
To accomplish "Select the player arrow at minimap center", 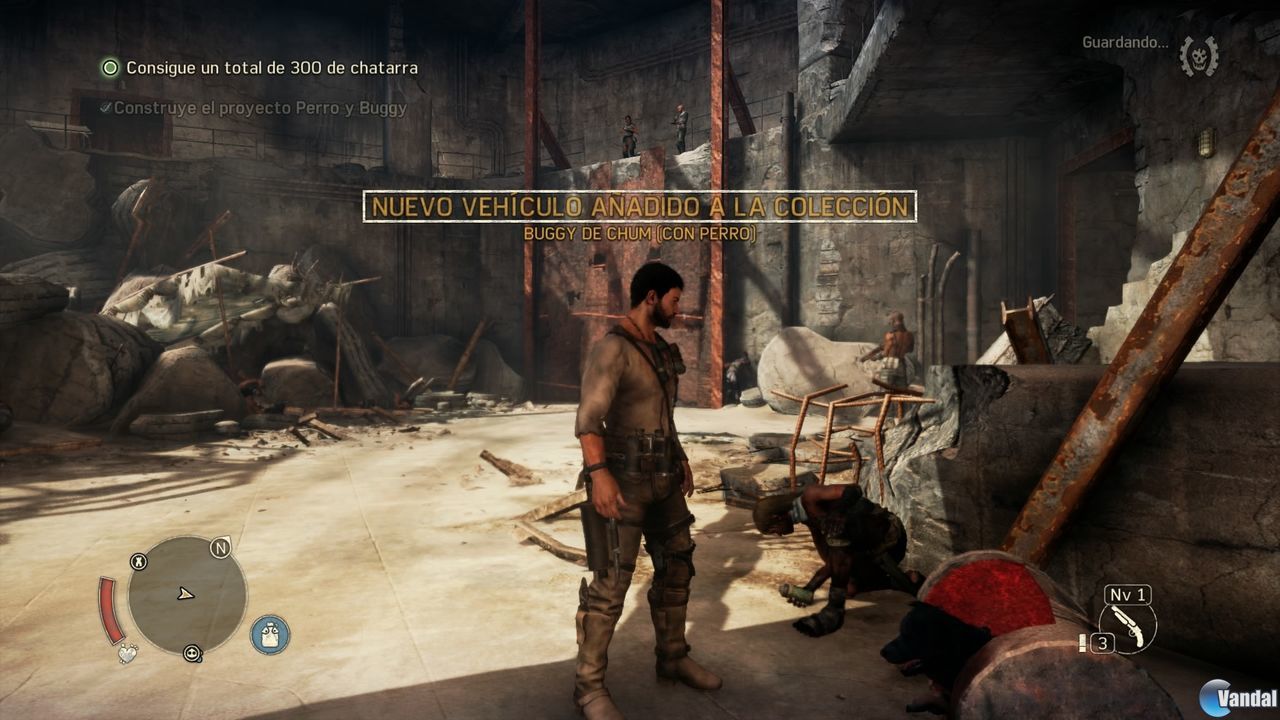I will pos(184,594).
